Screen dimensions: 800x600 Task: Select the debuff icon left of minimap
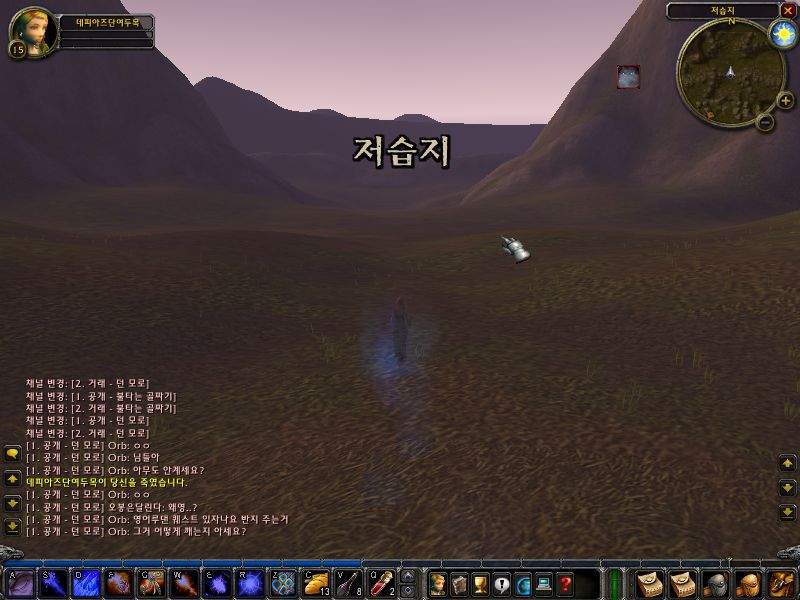coord(628,76)
